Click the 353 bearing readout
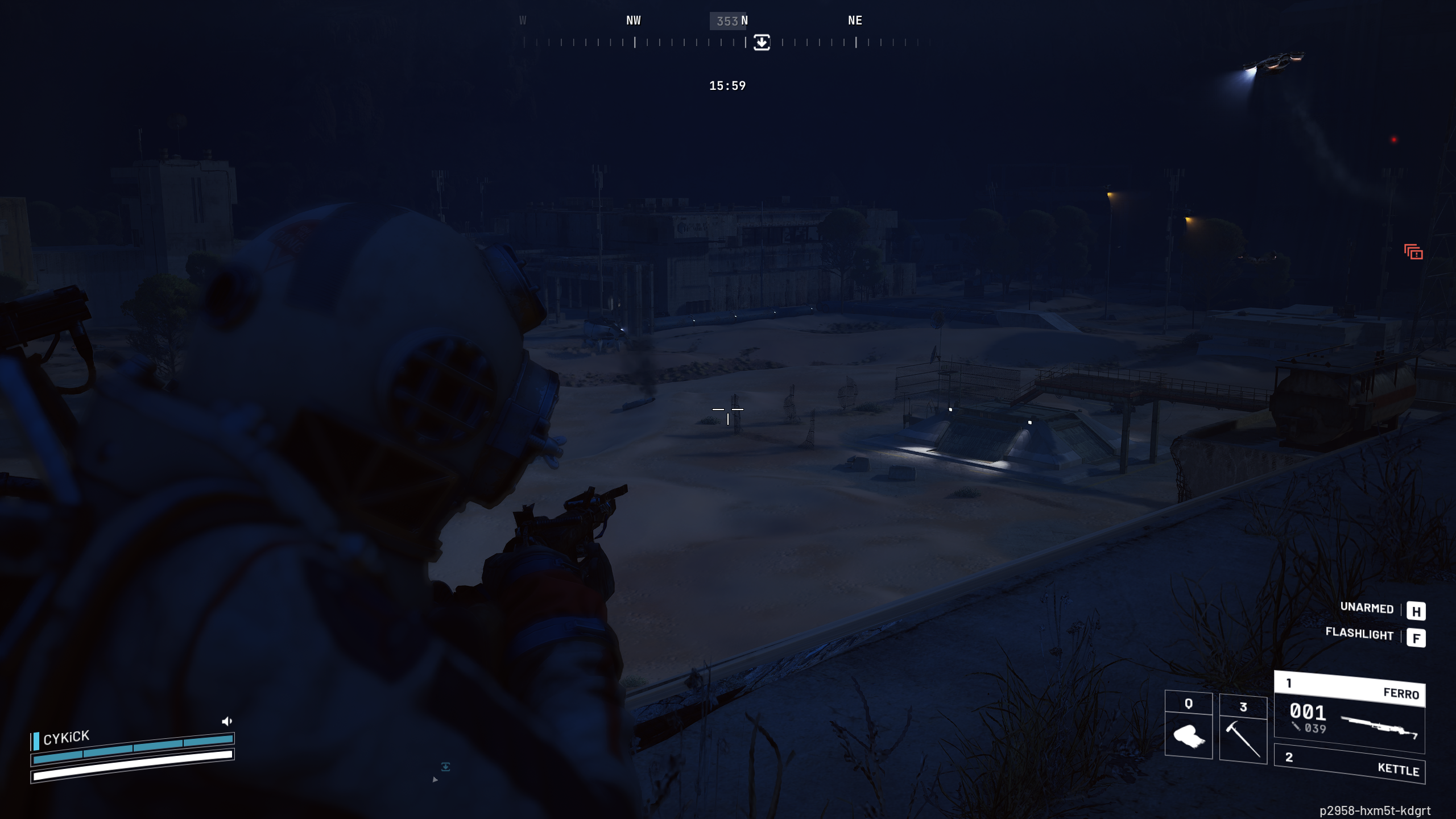The width and height of the screenshot is (1456, 819). (728, 20)
